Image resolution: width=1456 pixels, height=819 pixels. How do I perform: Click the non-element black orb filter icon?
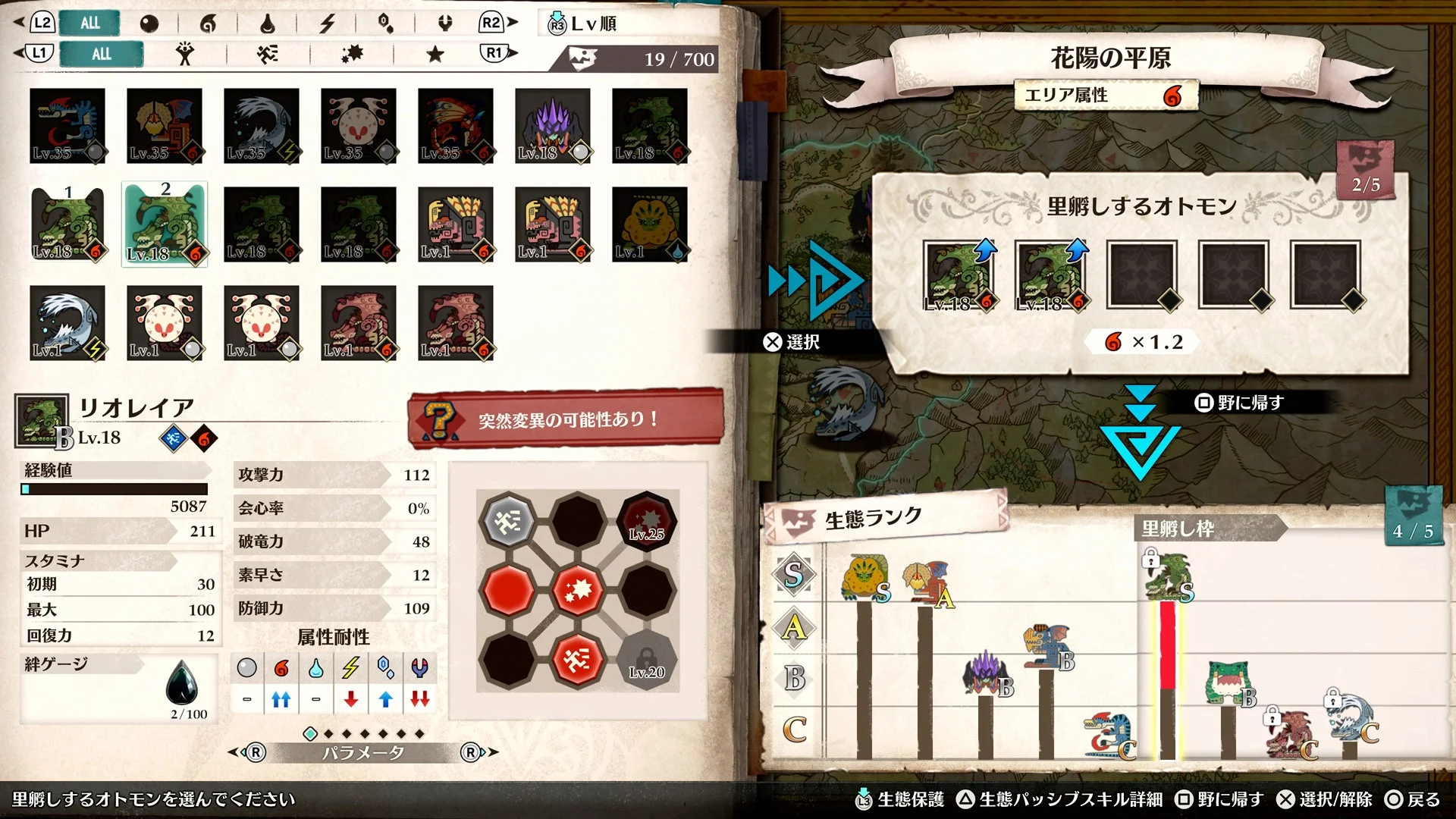pyautogui.click(x=150, y=23)
